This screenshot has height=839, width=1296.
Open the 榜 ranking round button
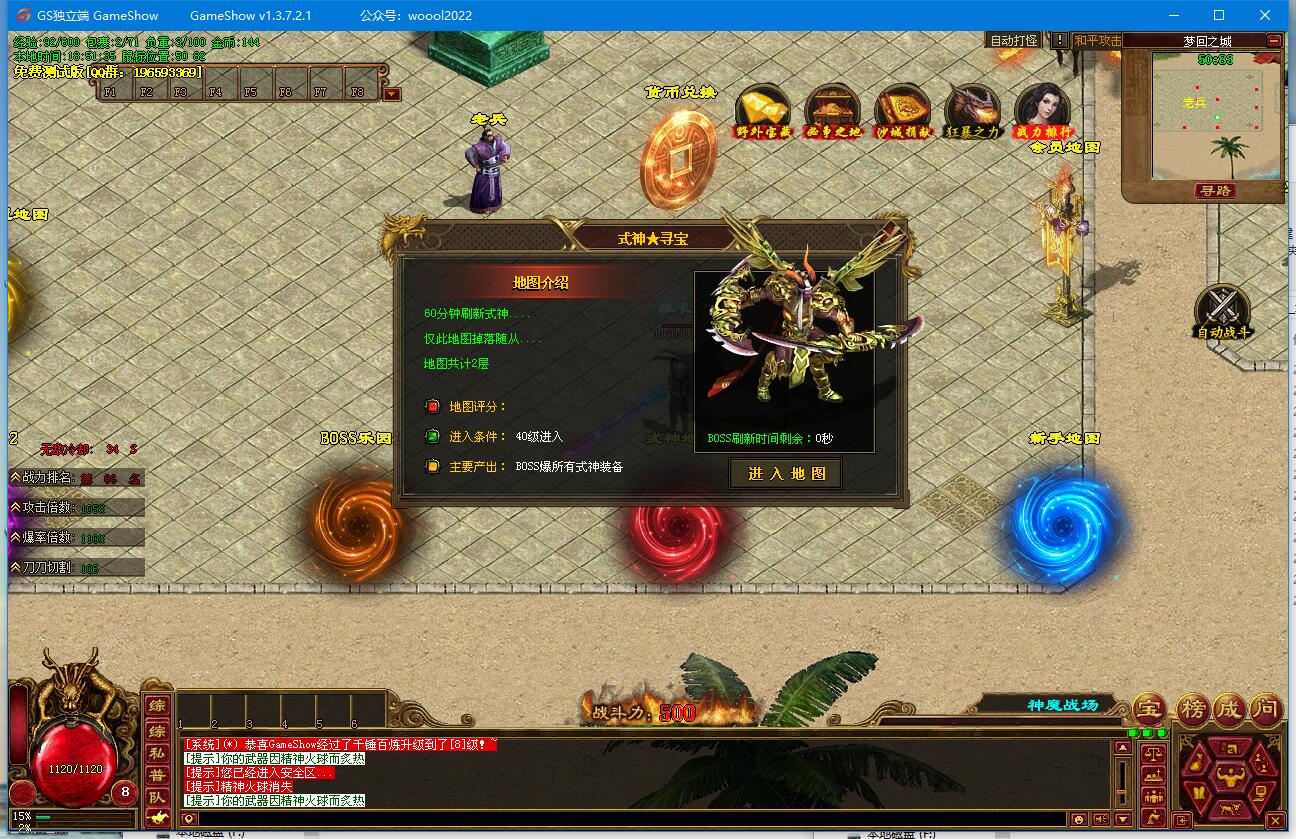tap(1191, 709)
